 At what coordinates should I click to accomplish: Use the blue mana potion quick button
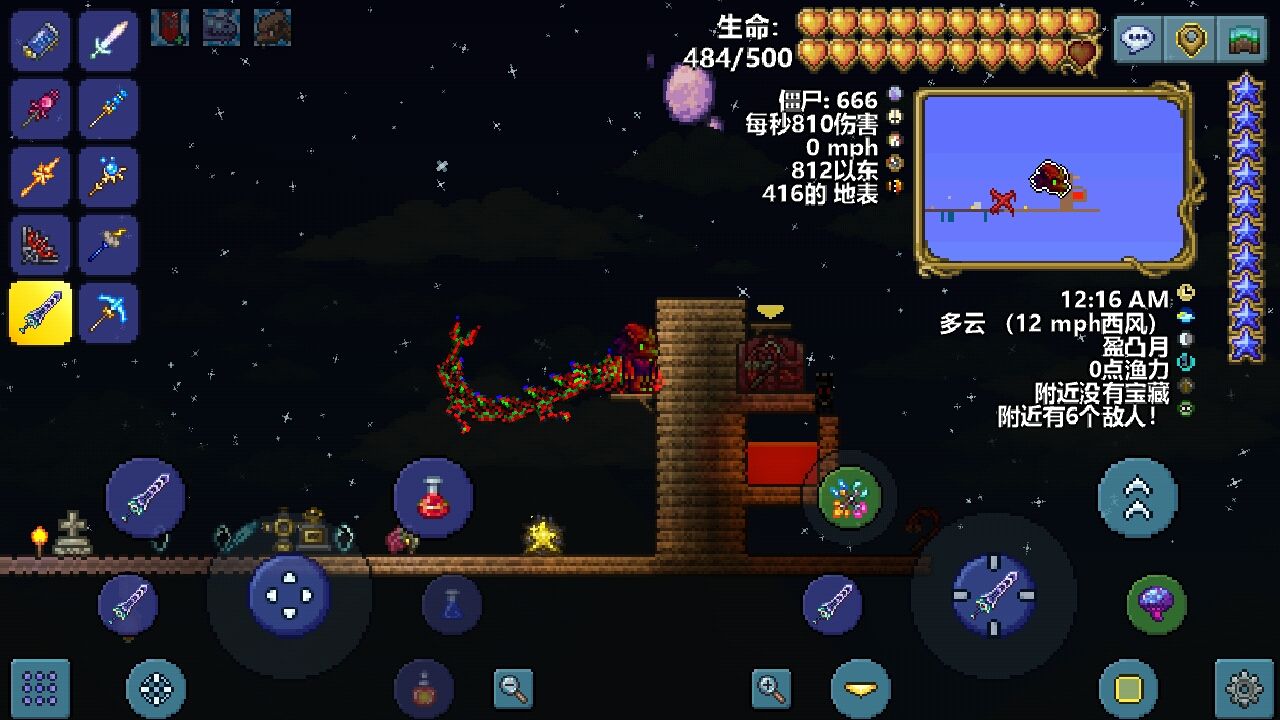click(452, 604)
